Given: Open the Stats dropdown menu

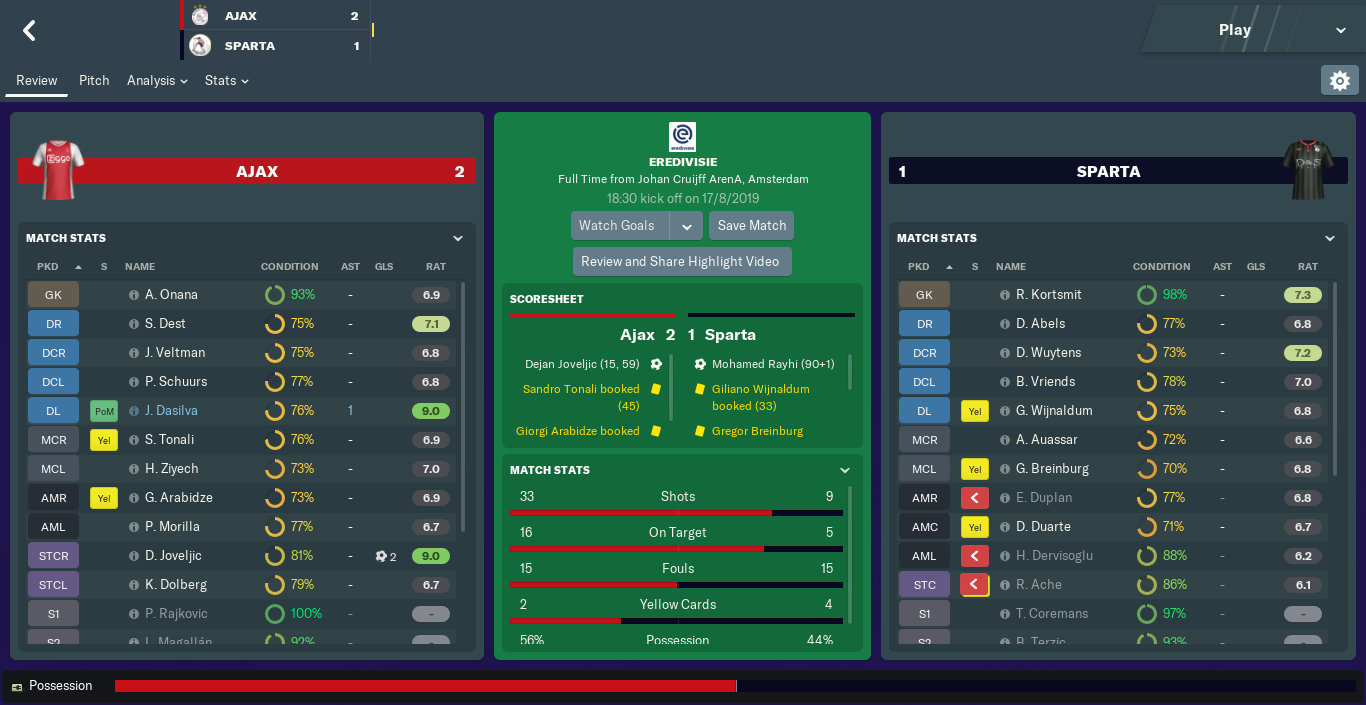Looking at the screenshot, I should (226, 80).
